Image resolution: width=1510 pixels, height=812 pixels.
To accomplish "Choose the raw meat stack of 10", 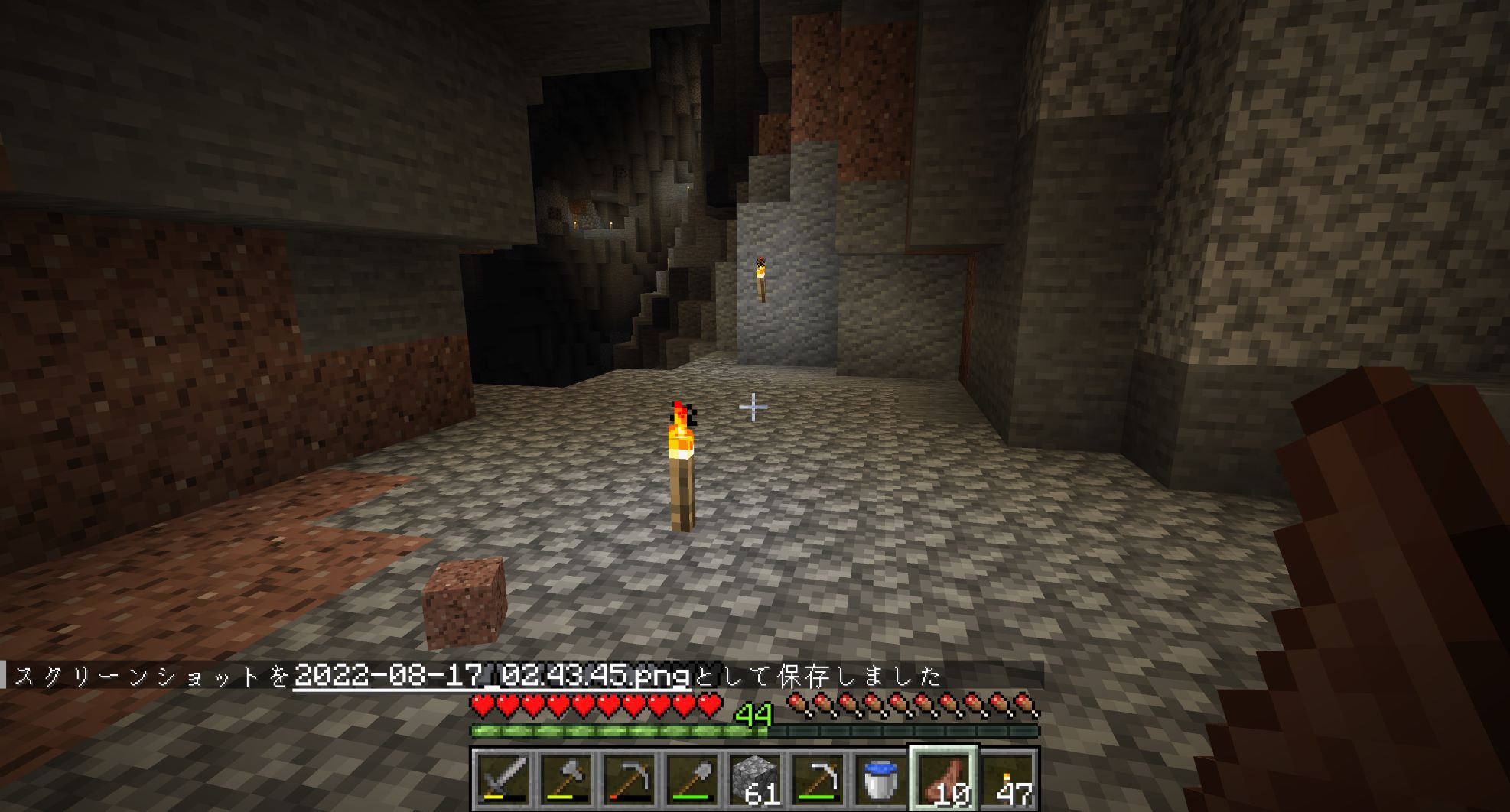I will coord(943,778).
